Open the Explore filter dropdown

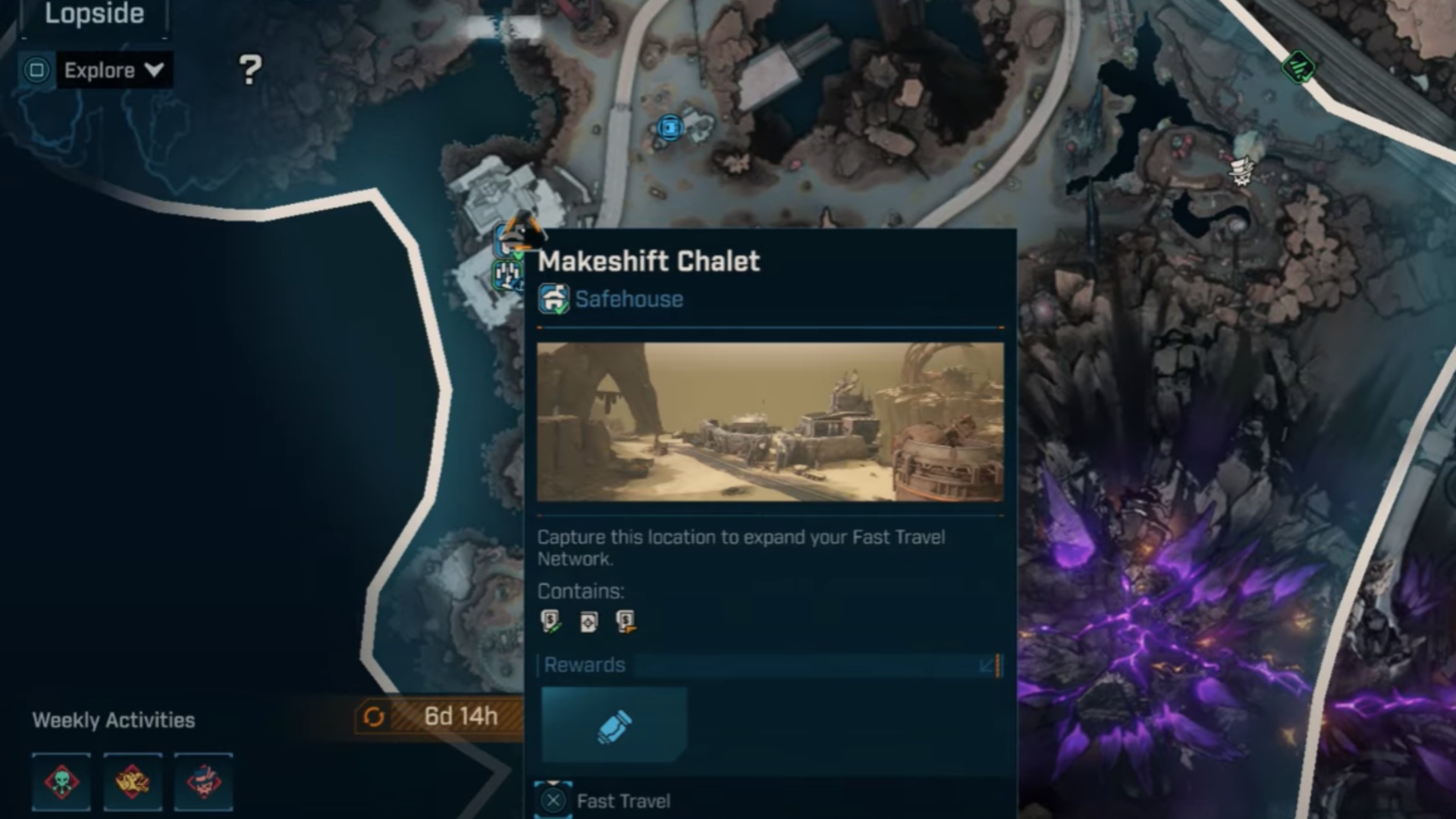coord(114,71)
